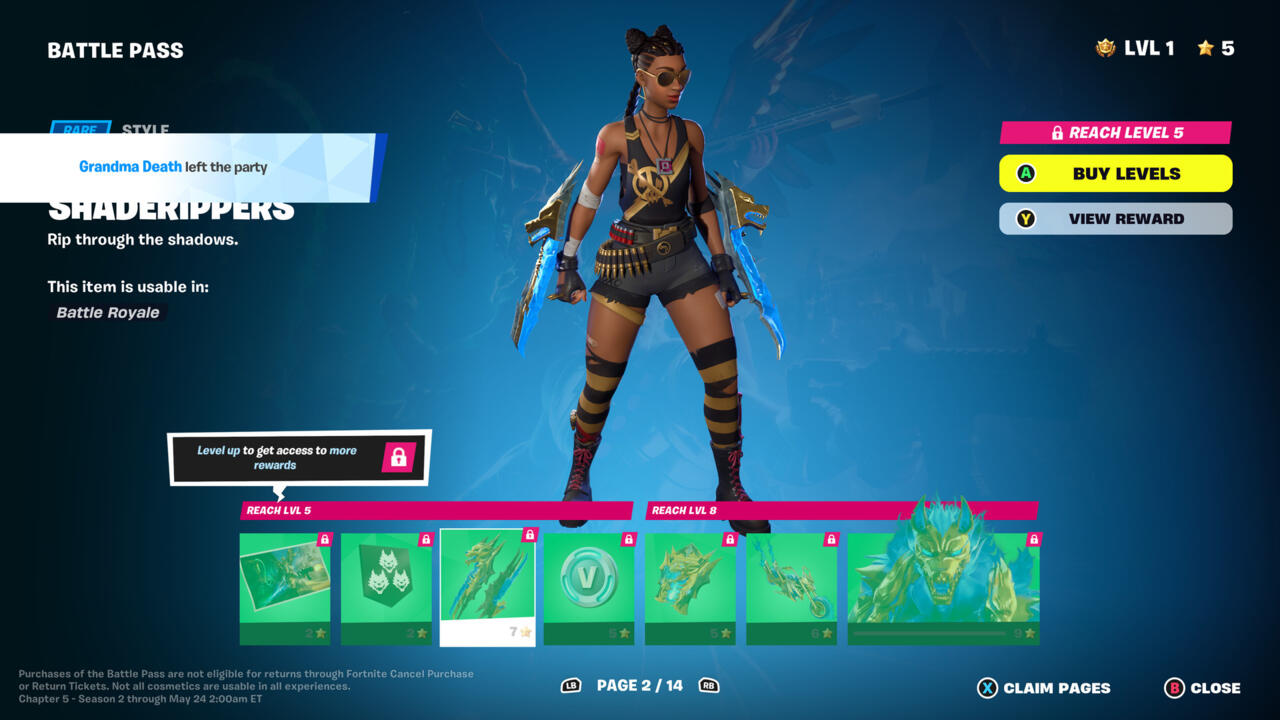
Task: Click the Buy Levels button
Action: tap(1115, 173)
